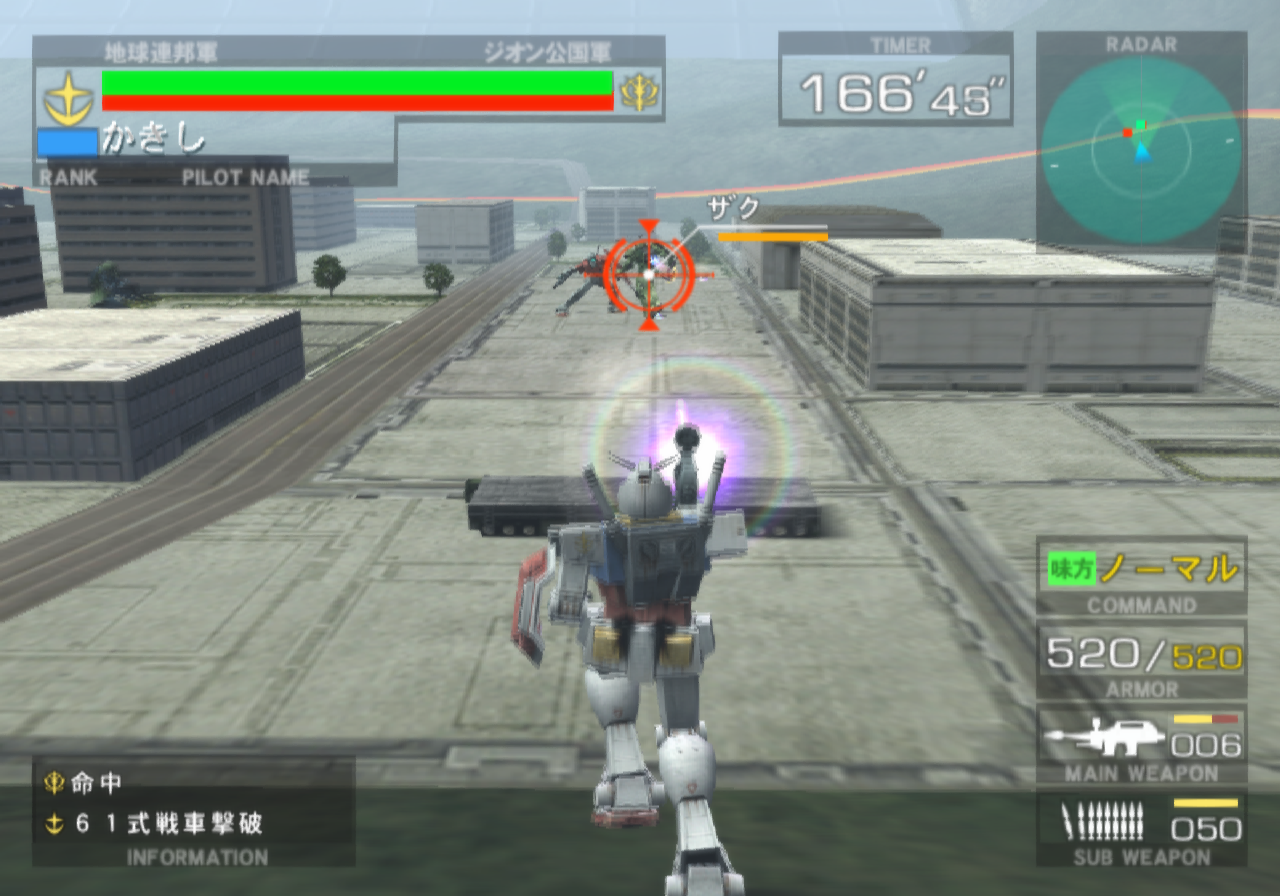Click the circular radar display

(1141, 150)
